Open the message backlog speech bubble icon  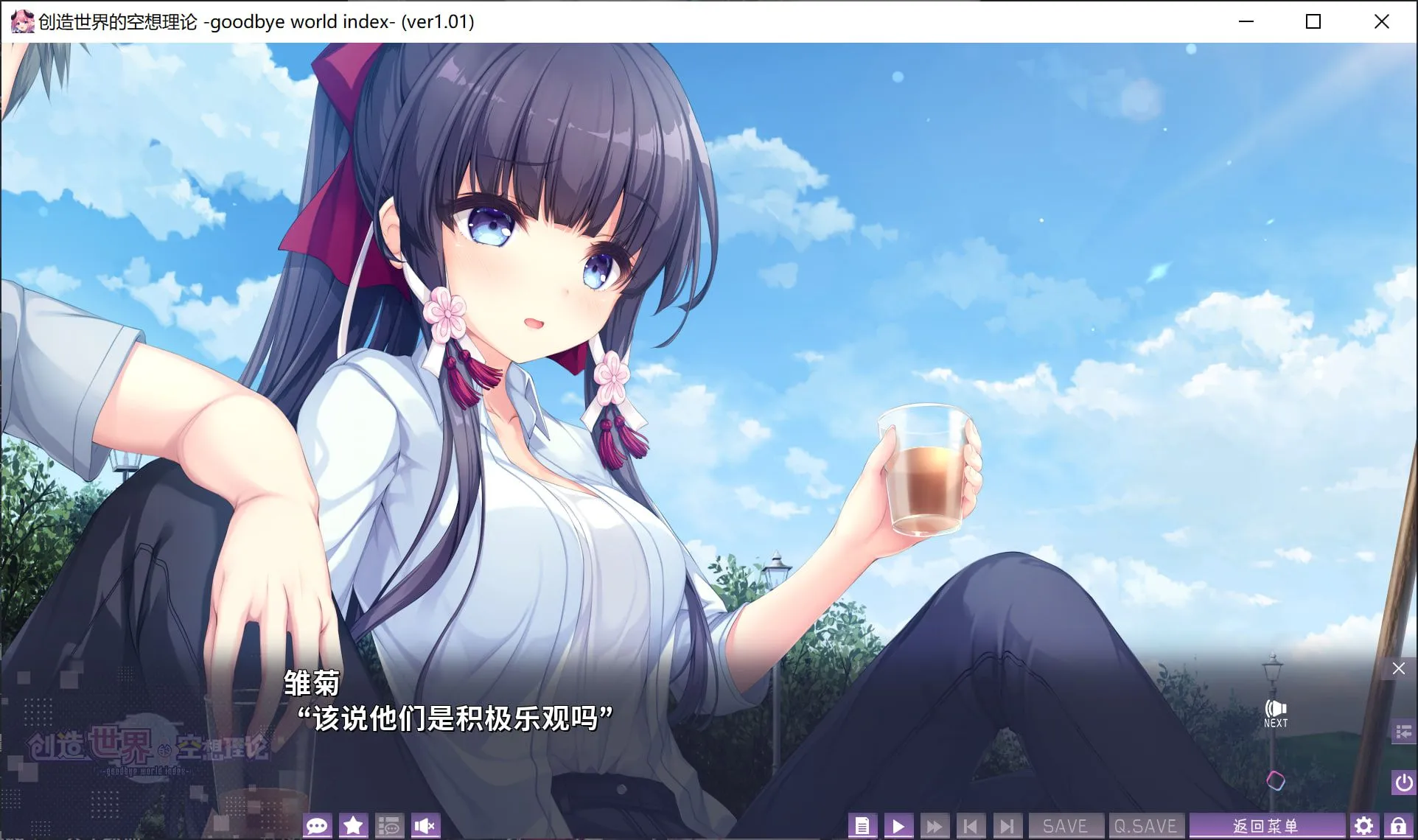pos(318,825)
